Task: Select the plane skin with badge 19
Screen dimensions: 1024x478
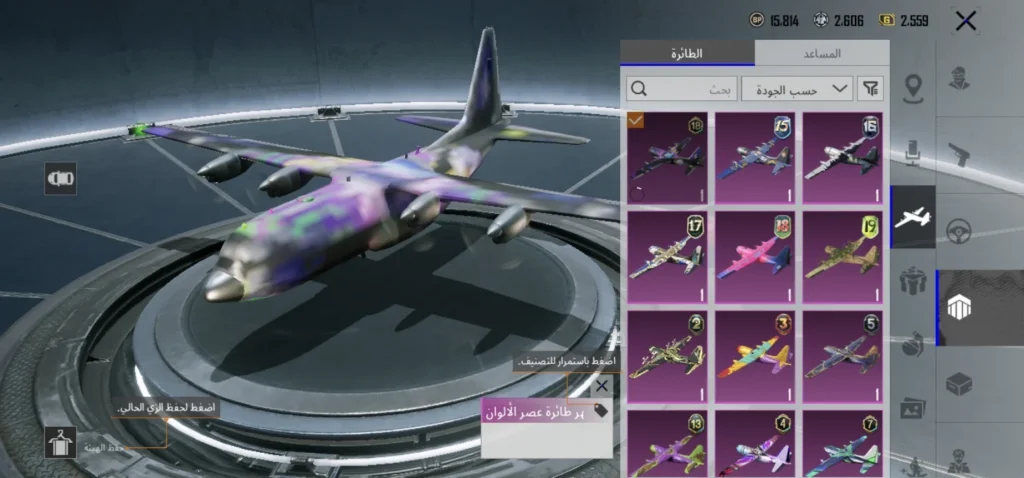Action: pos(843,256)
